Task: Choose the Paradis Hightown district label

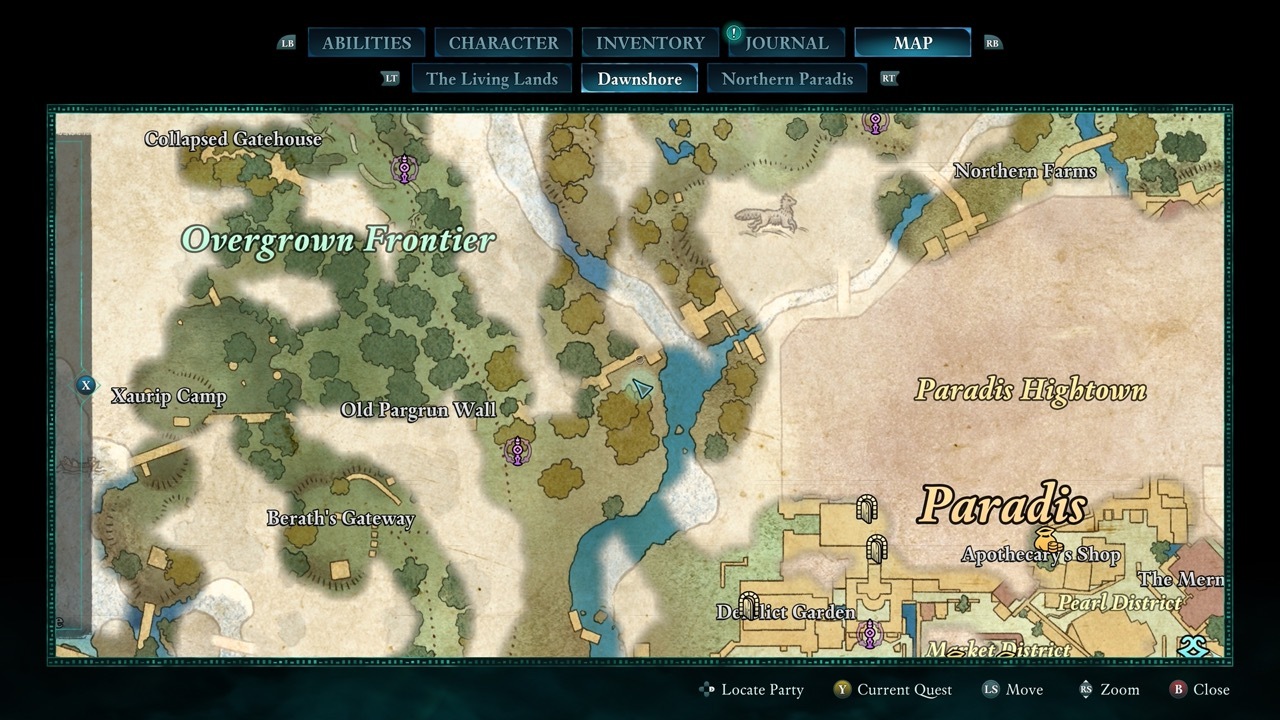Action: 1030,390
